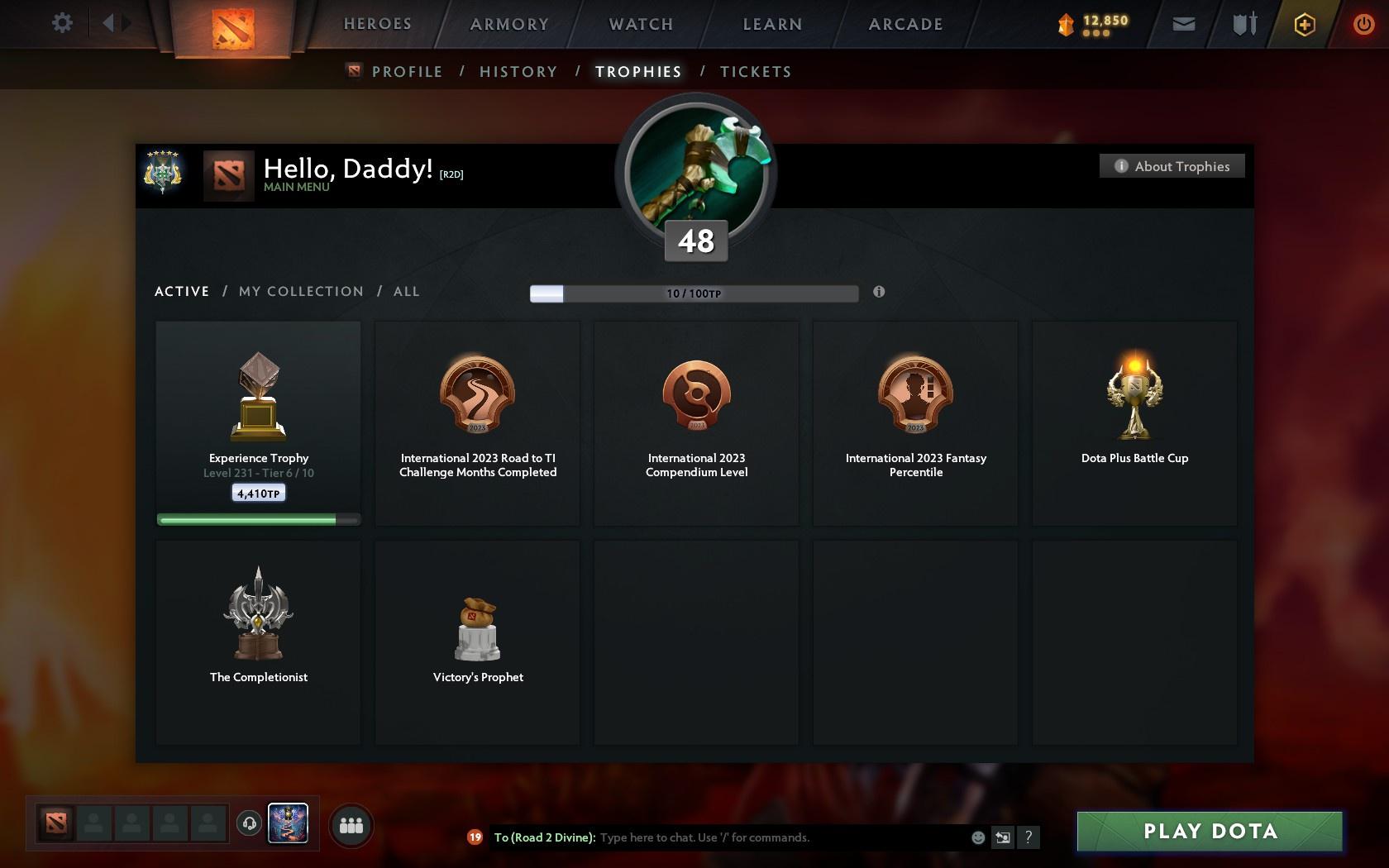Screen dimensions: 1389x868
Task: Switch to MY COLLECTION trophy filter
Action: 301,291
